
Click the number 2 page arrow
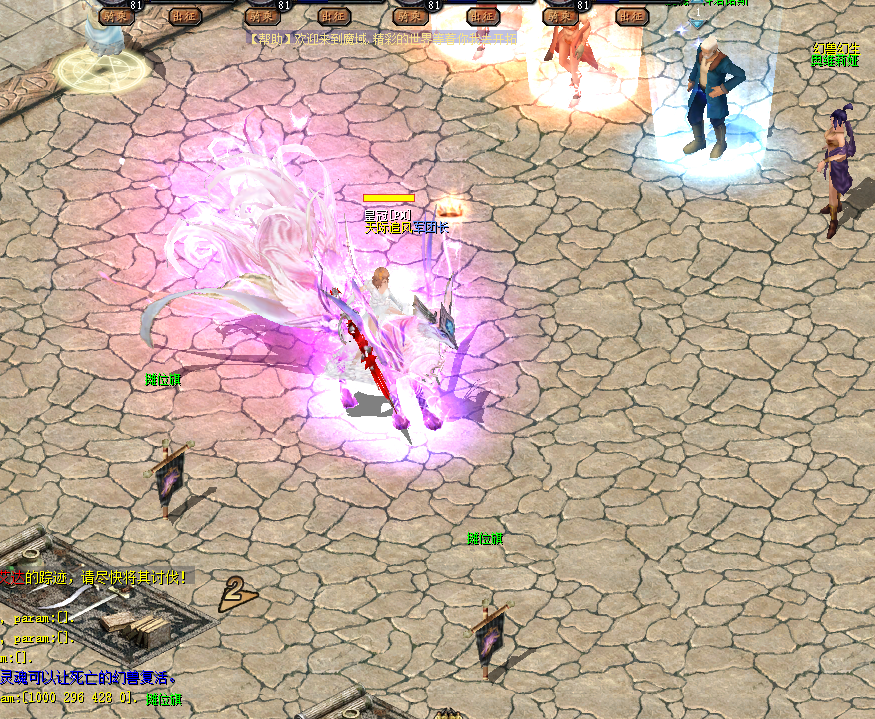(236, 594)
